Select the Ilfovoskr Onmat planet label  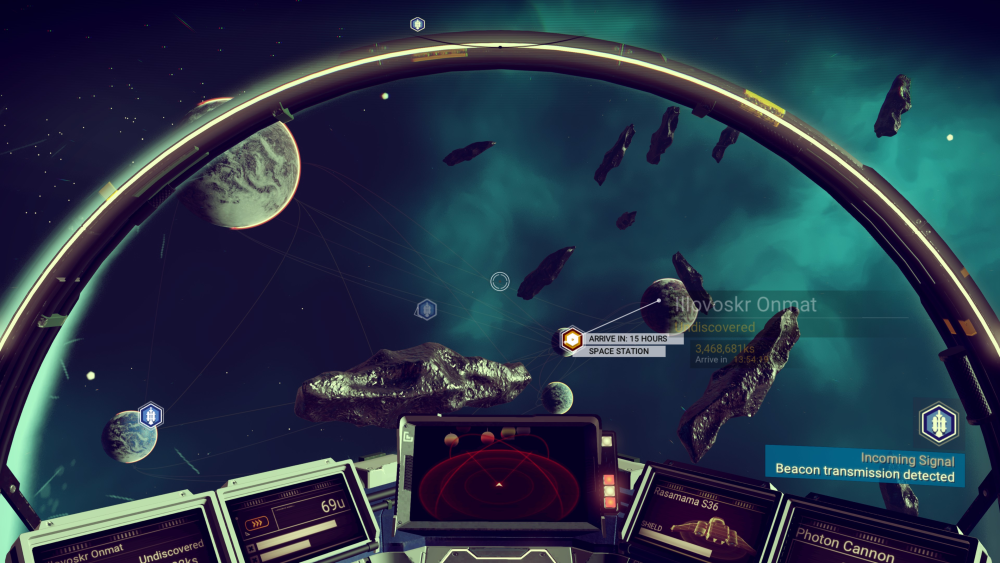pos(745,305)
